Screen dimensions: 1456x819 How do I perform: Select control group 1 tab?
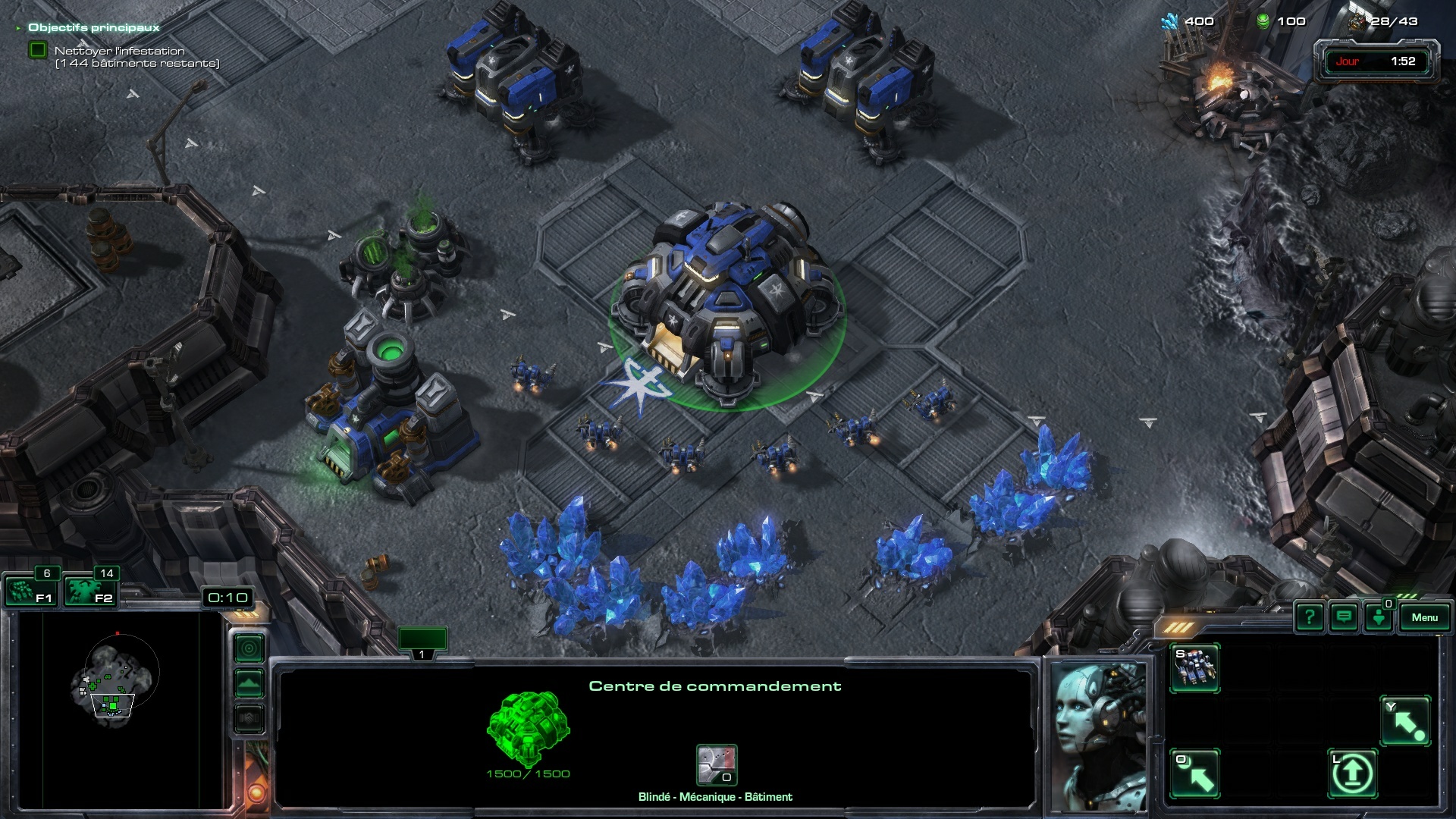point(422,642)
